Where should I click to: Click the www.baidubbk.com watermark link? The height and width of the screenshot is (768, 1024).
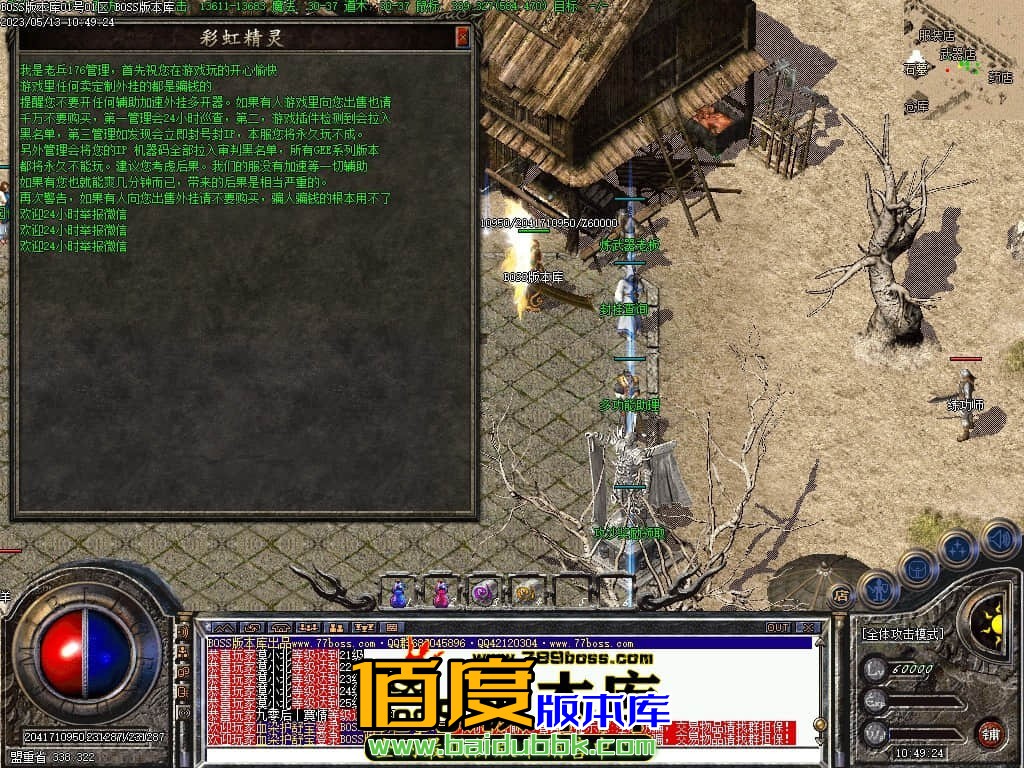510,746
